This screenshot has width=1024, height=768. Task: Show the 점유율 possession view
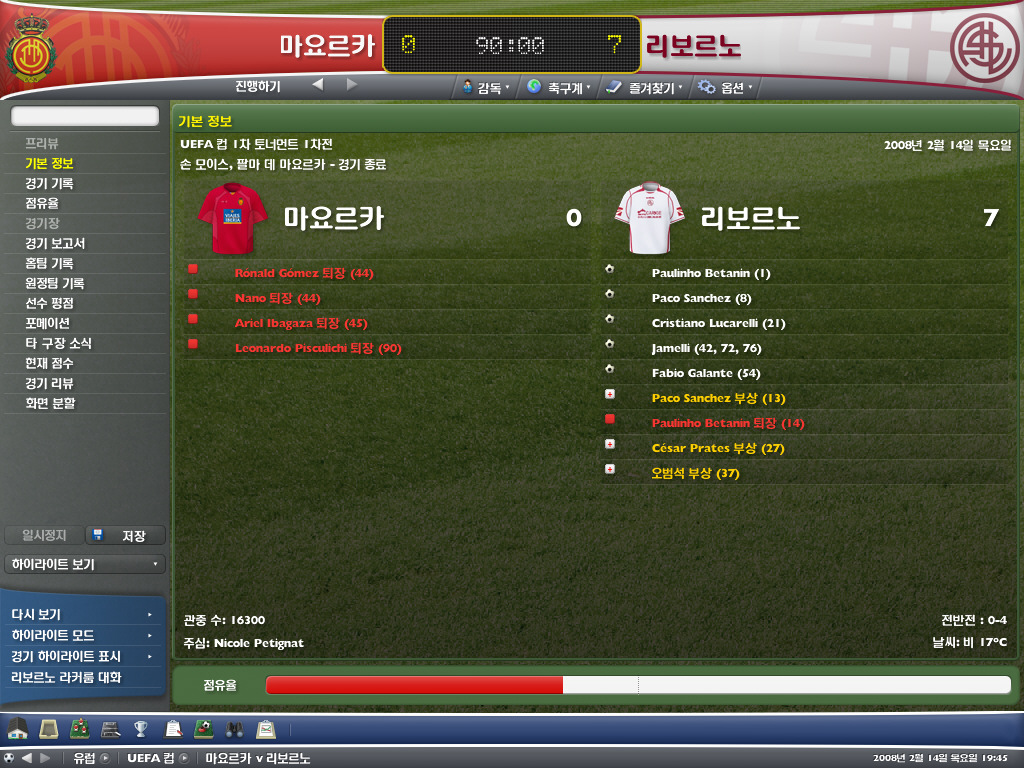tap(42, 203)
